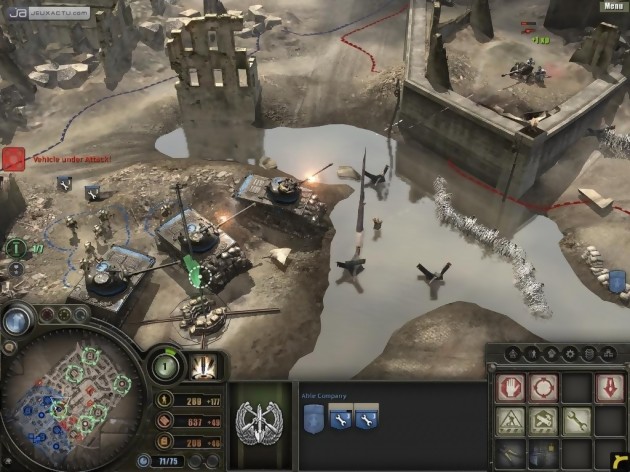Click the JeuxActu watermark logo

[x=45, y=12]
